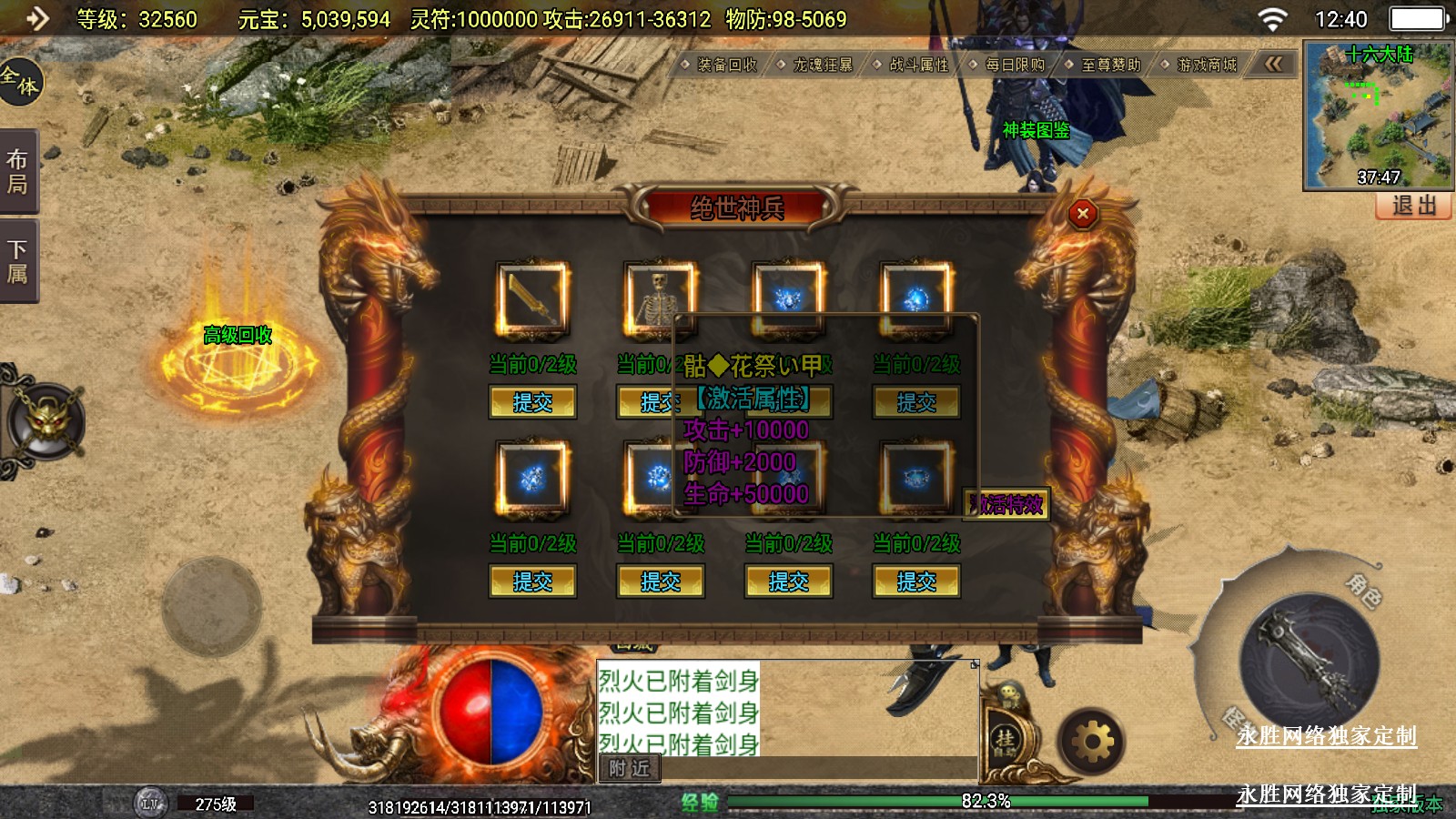
Task: Click the 激活特效 button
Action: [1006, 504]
